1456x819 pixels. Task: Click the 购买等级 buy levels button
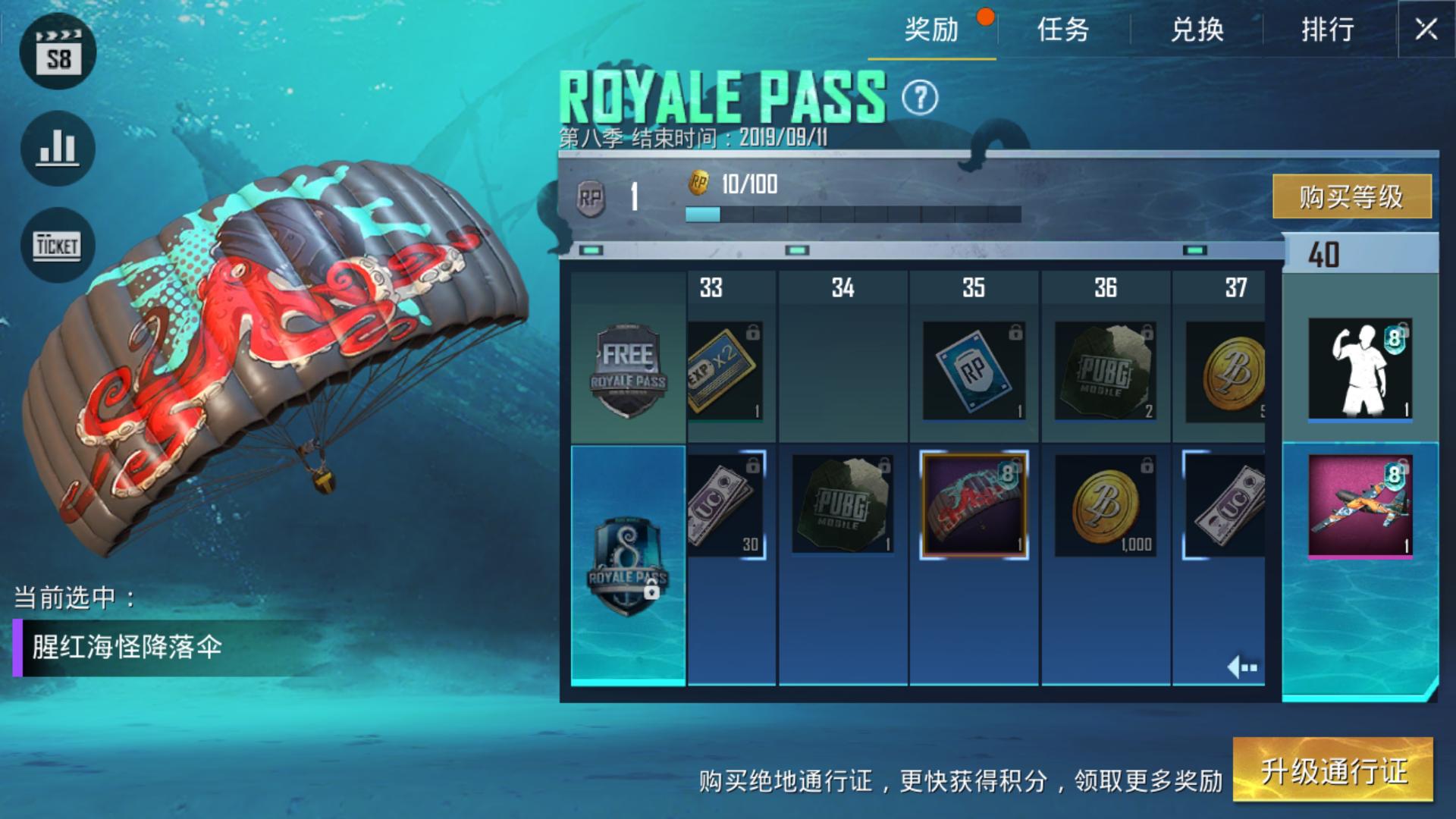coord(1351,196)
